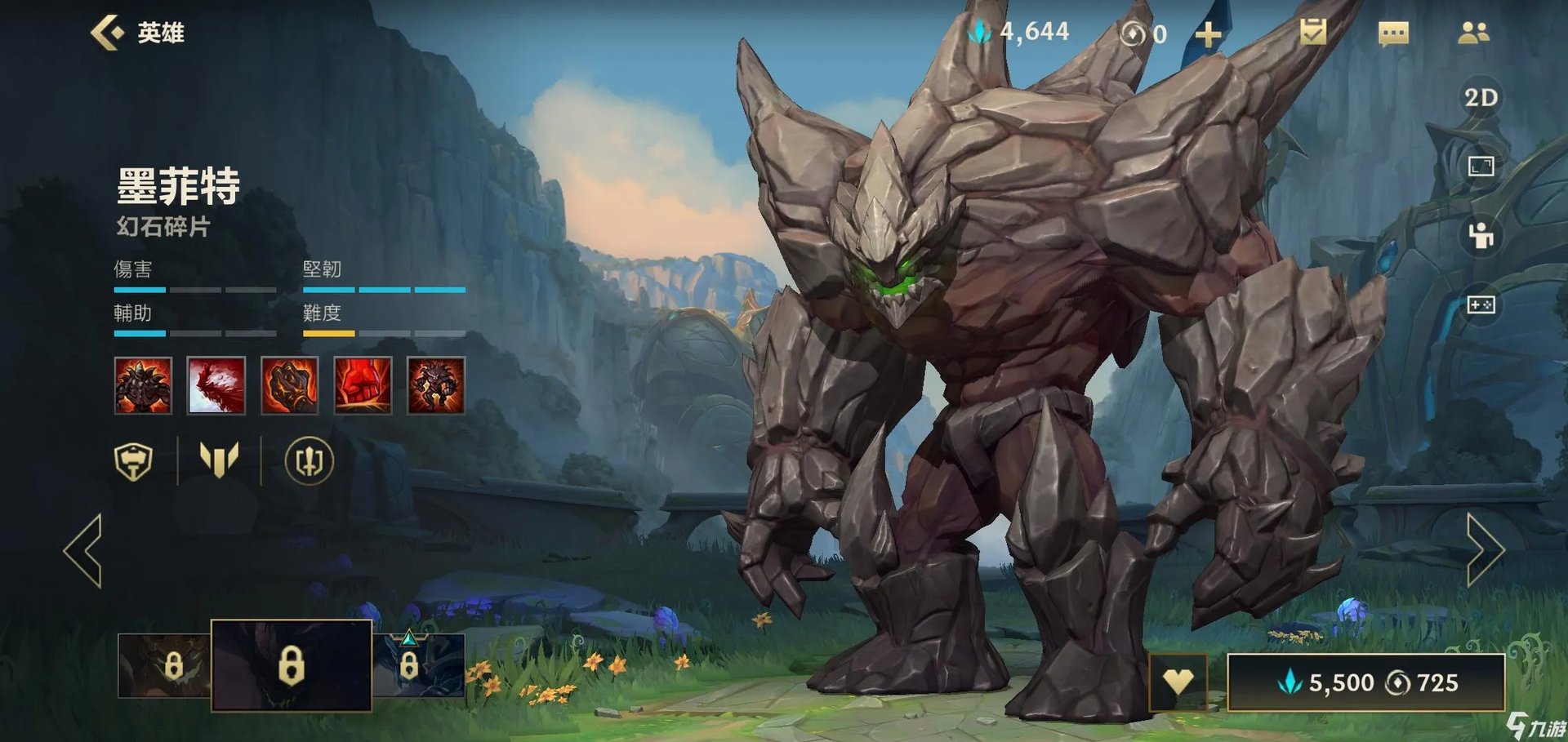The height and width of the screenshot is (742, 1568).
Task: Toggle the fullscreen view icon
Action: 1481,167
